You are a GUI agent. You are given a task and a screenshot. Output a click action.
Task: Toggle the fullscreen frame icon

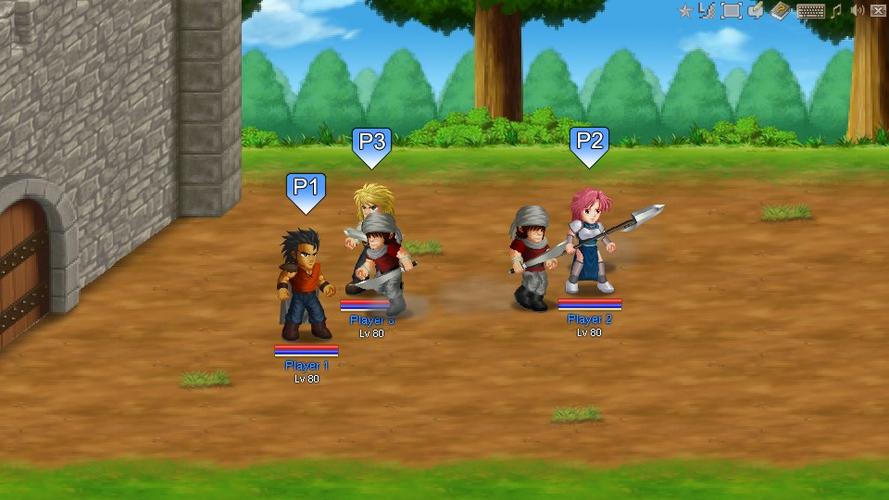click(x=731, y=11)
